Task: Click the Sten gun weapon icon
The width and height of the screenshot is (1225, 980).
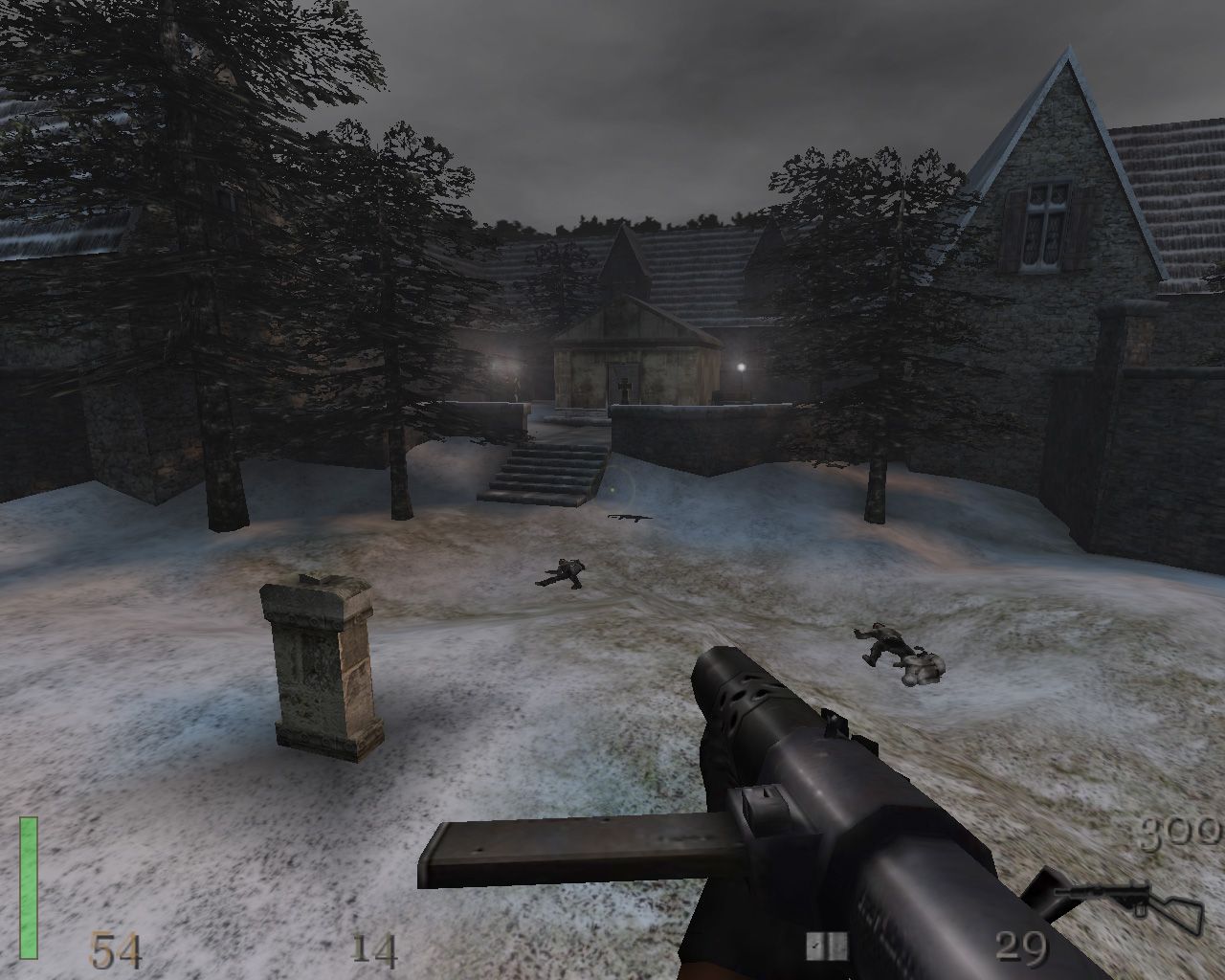Action: [1125, 903]
